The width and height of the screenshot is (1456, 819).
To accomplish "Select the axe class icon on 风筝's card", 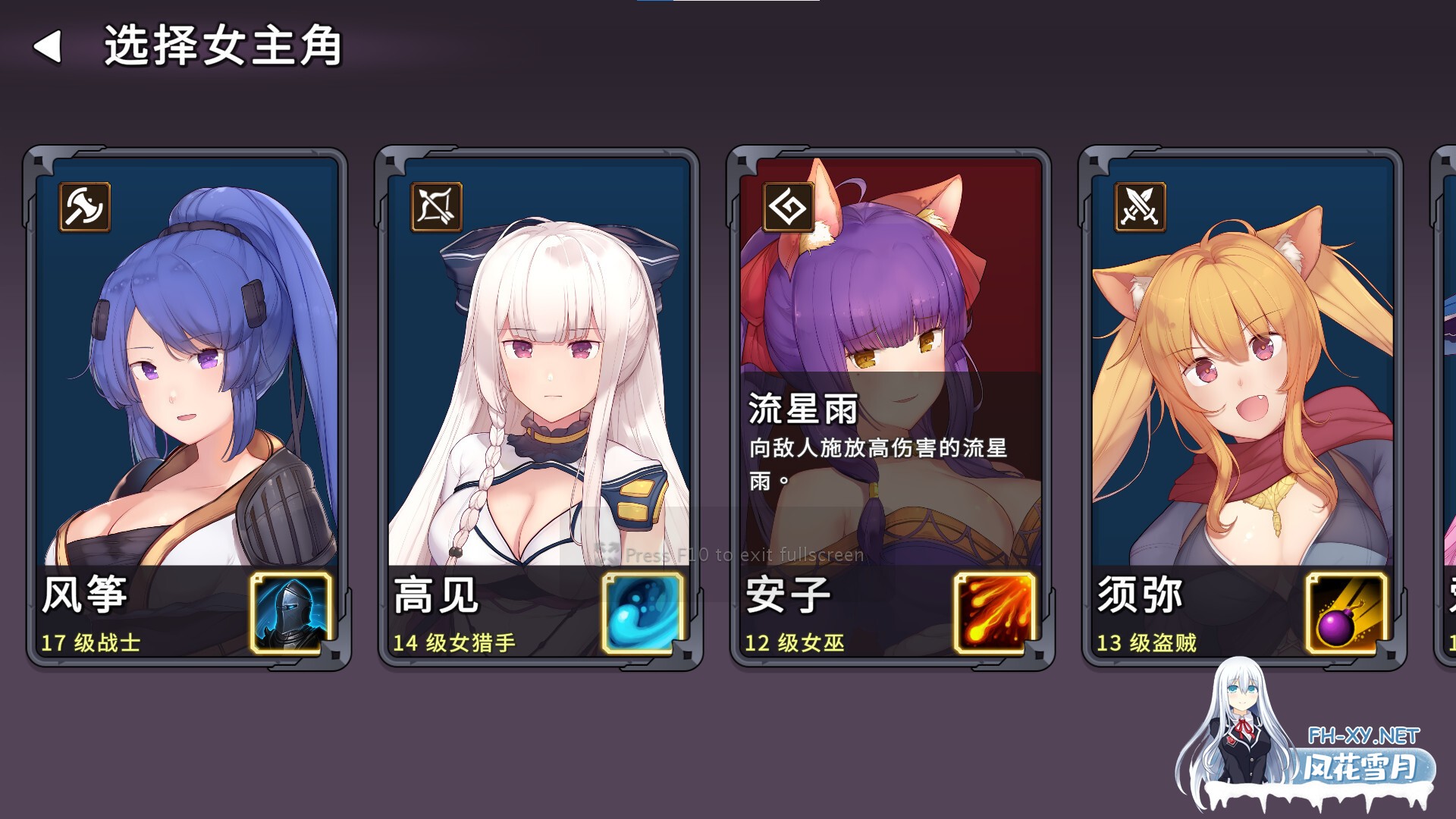I will pyautogui.click(x=86, y=208).
